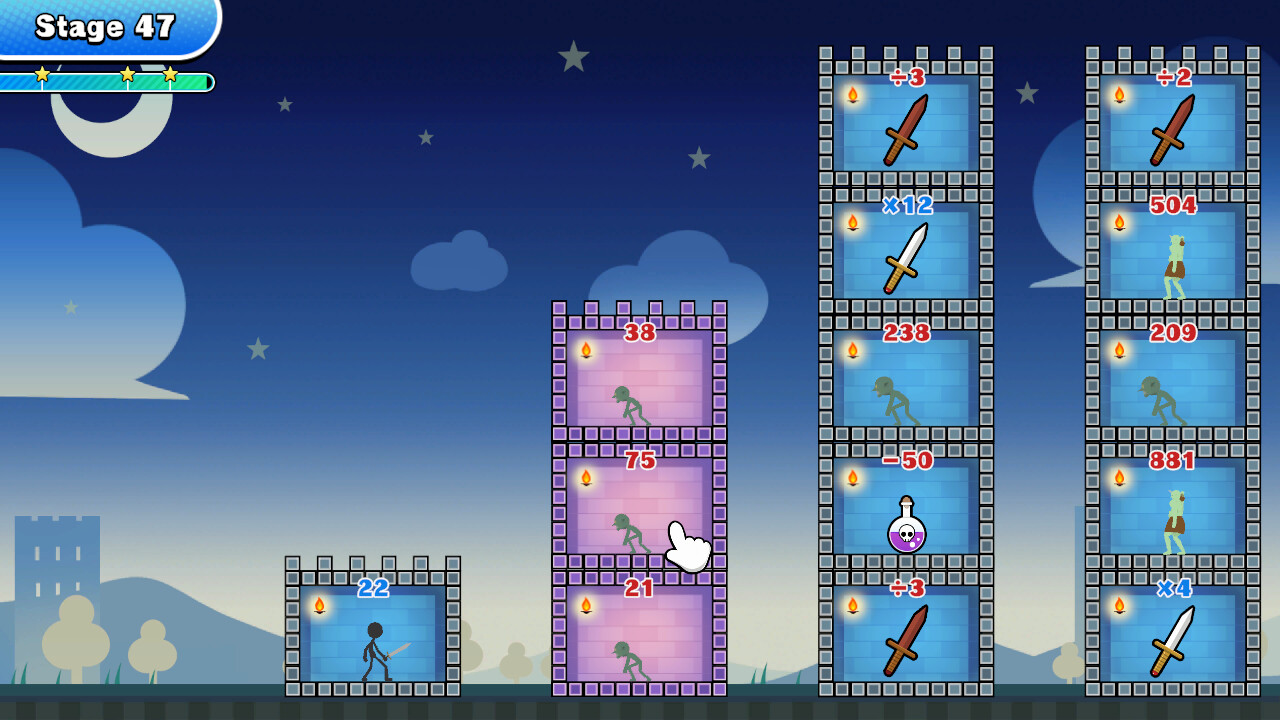The width and height of the screenshot is (1280, 720).
Task: Pick up the ÷2 sword on the right tower
Action: (x=1170, y=130)
